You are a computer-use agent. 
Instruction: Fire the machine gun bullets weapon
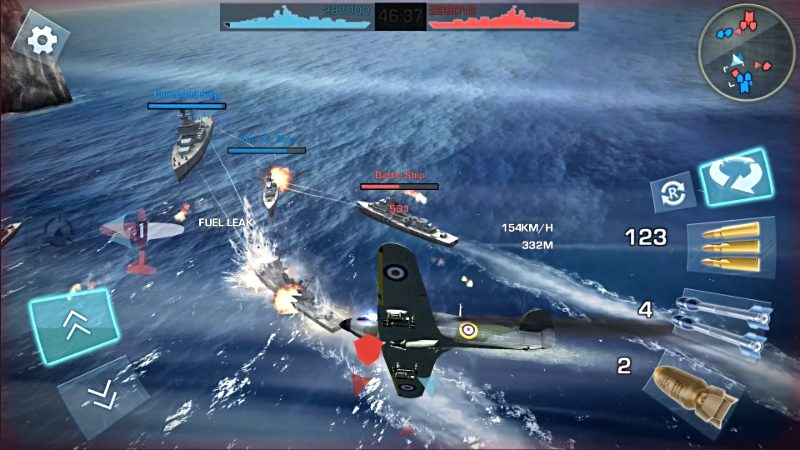point(730,243)
